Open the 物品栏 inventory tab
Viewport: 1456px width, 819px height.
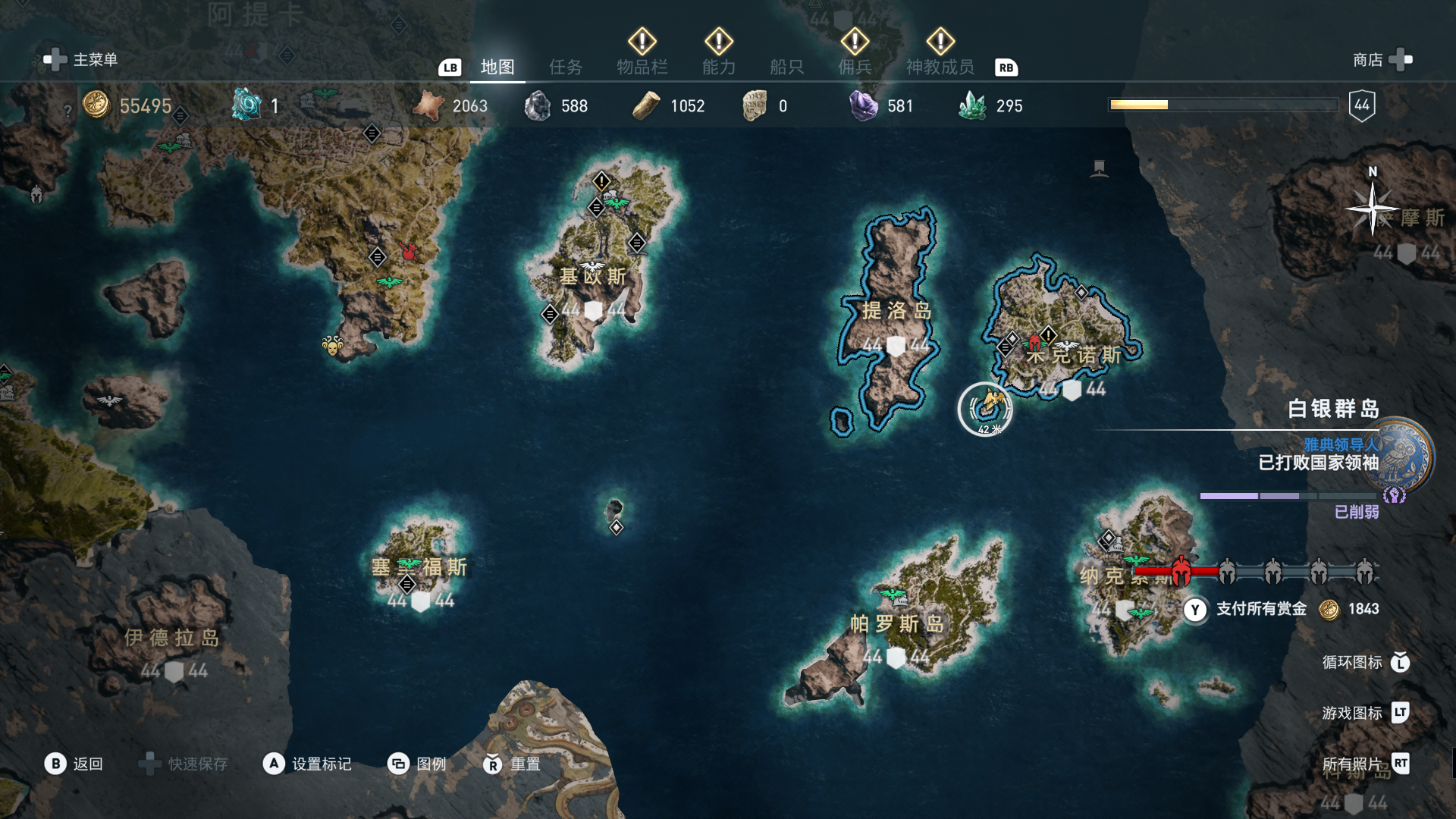[x=642, y=67]
